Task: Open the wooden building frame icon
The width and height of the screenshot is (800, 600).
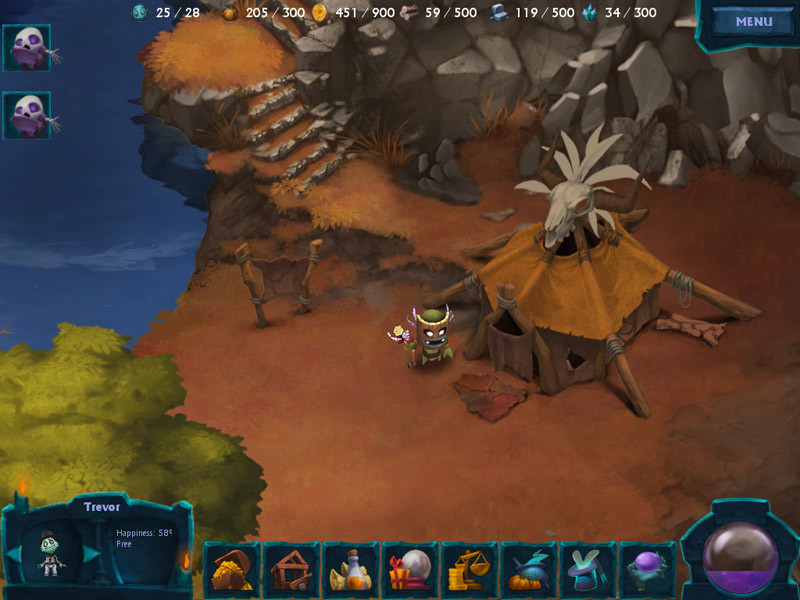Action: tap(291, 570)
